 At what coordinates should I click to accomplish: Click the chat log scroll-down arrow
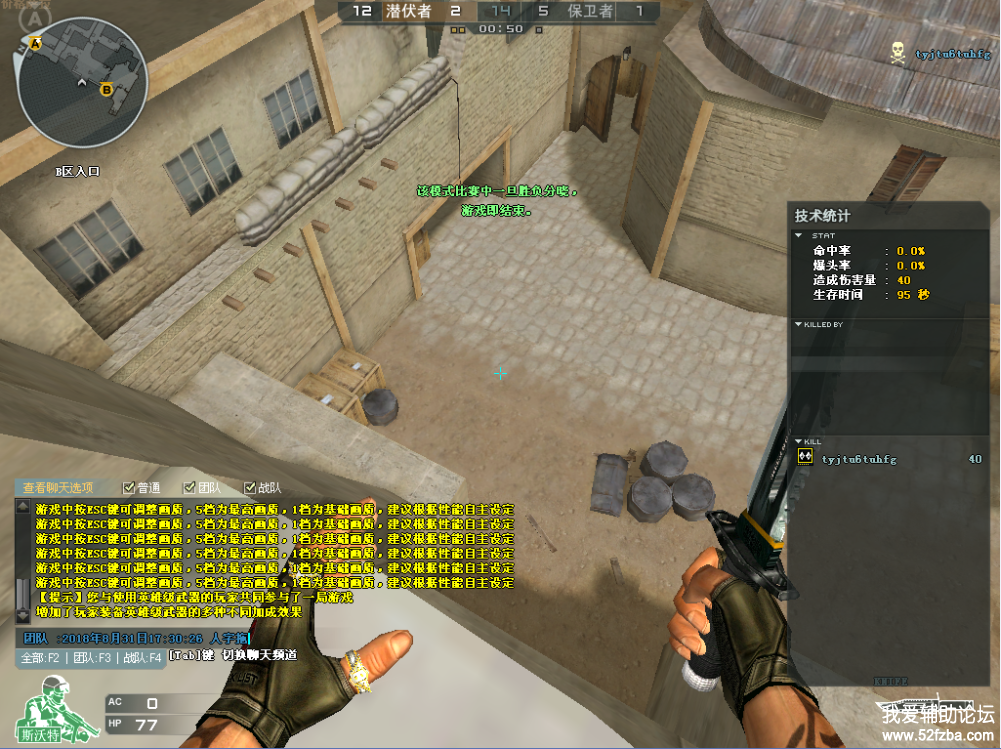(24, 616)
